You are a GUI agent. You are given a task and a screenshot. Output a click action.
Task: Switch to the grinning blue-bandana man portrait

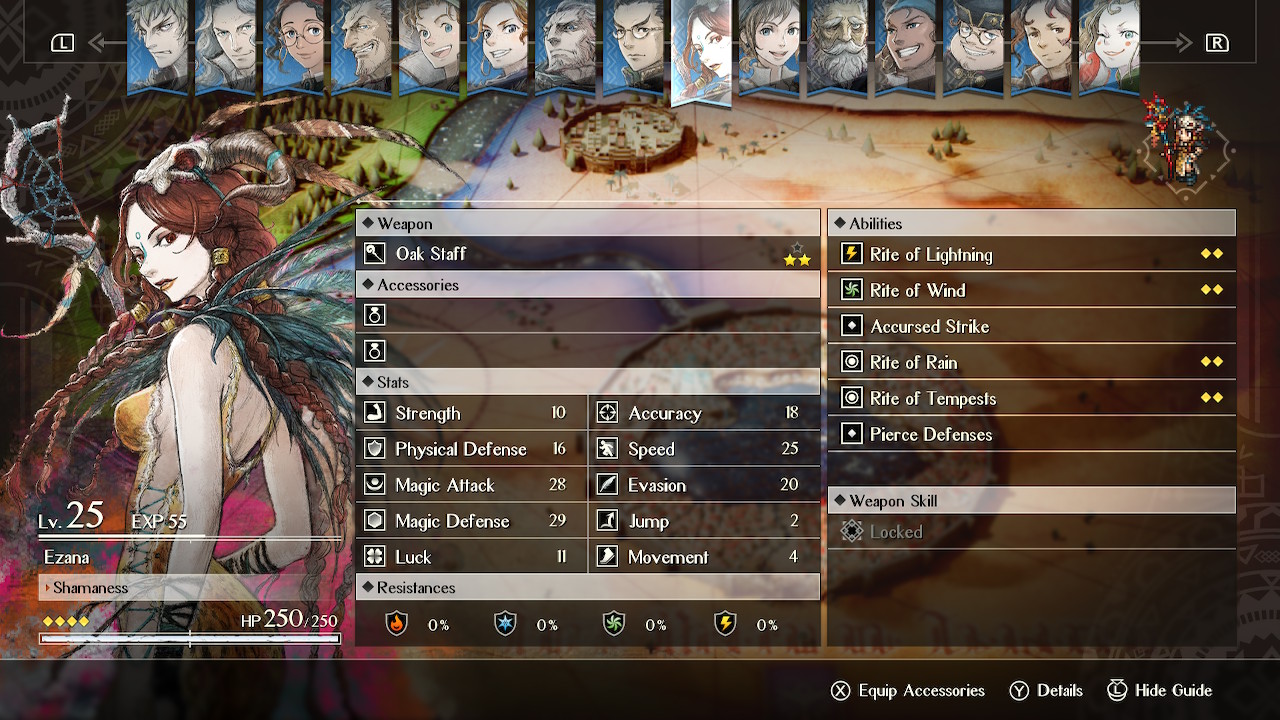click(905, 45)
